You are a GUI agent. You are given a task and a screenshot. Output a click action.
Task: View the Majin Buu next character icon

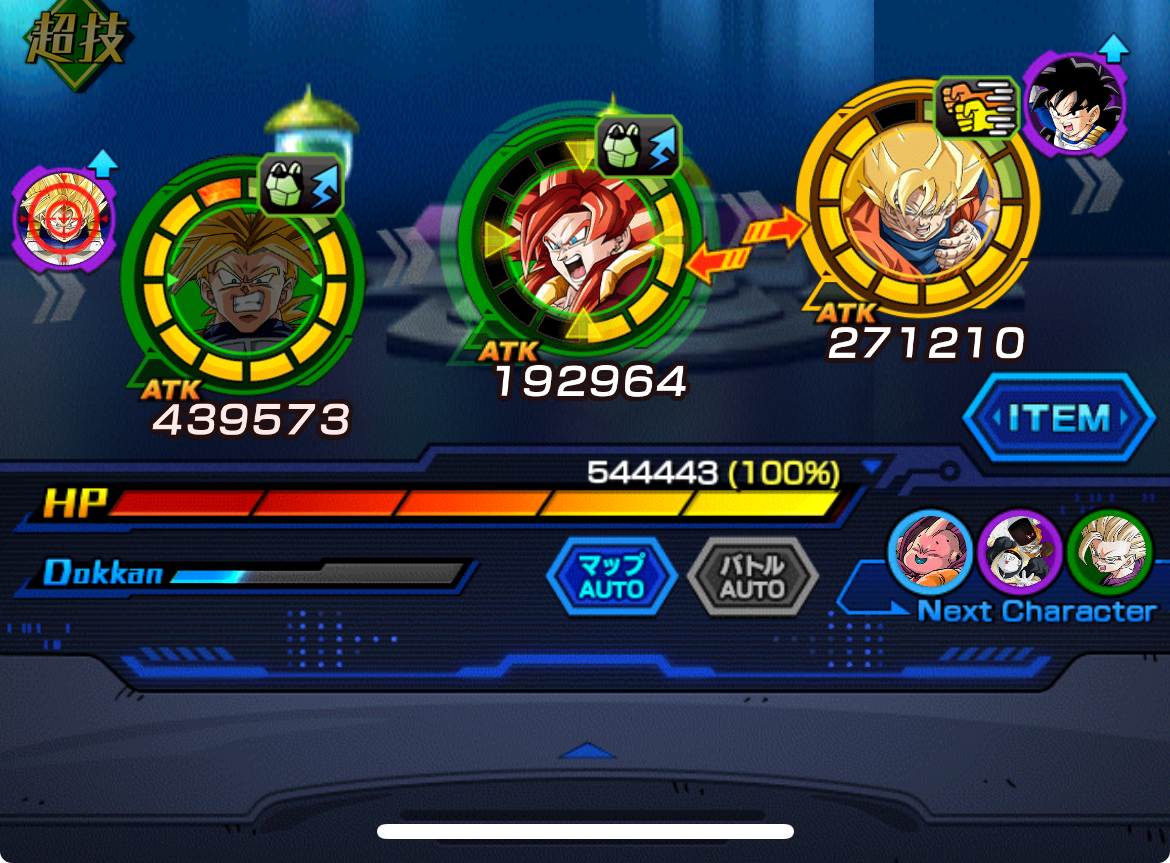pyautogui.click(x=930, y=552)
